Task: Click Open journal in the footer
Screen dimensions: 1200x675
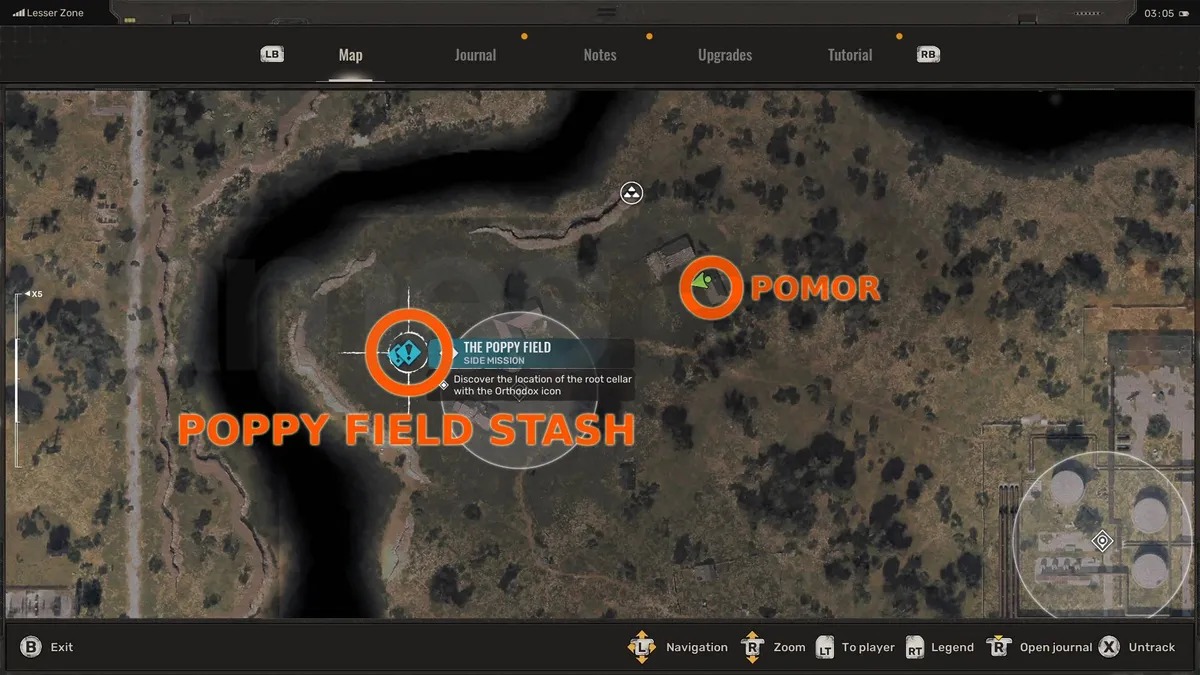Action: 1043,647
